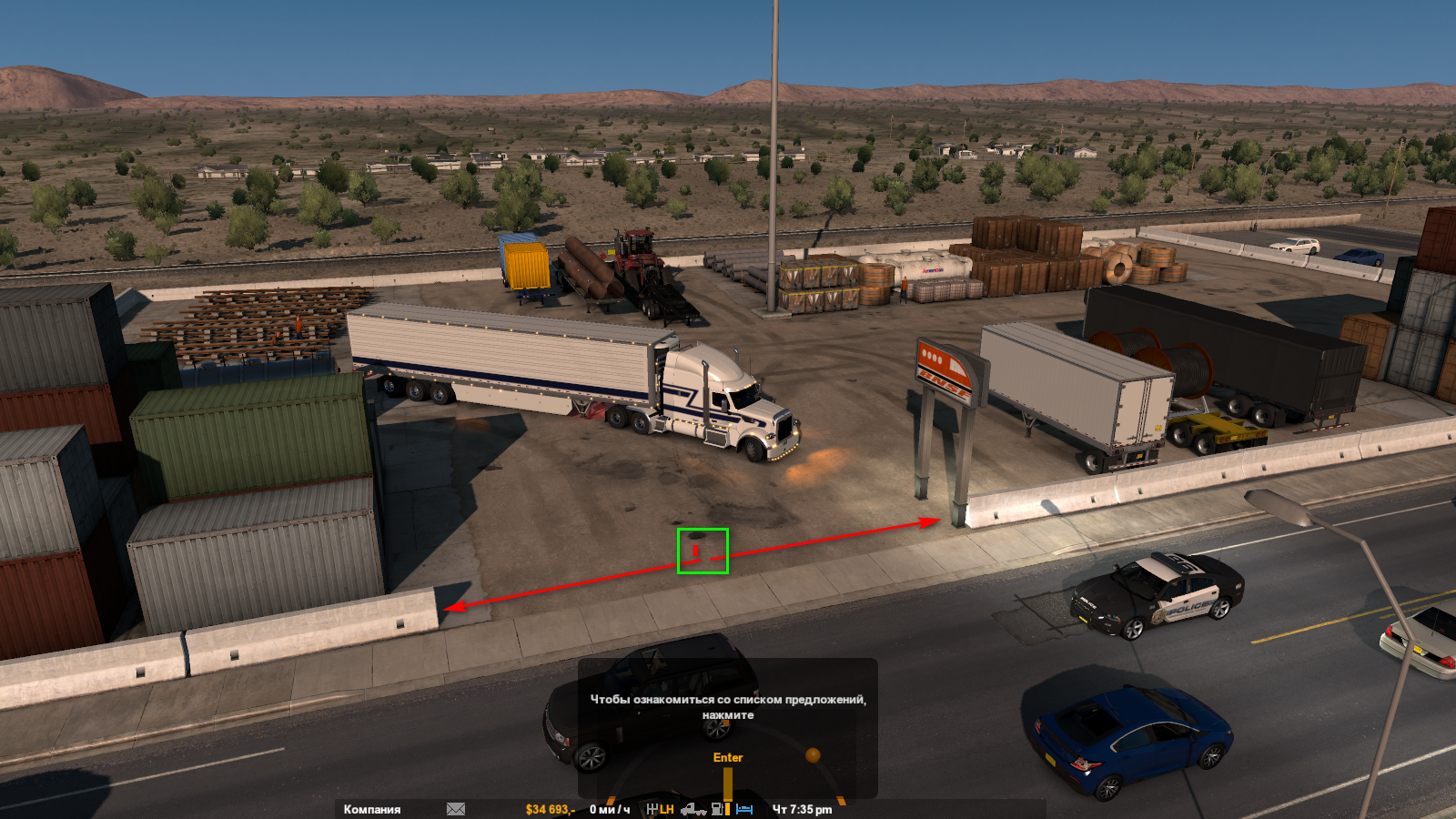1456x819 pixels.
Task: Open the mail envelope icon
Action: [456, 809]
